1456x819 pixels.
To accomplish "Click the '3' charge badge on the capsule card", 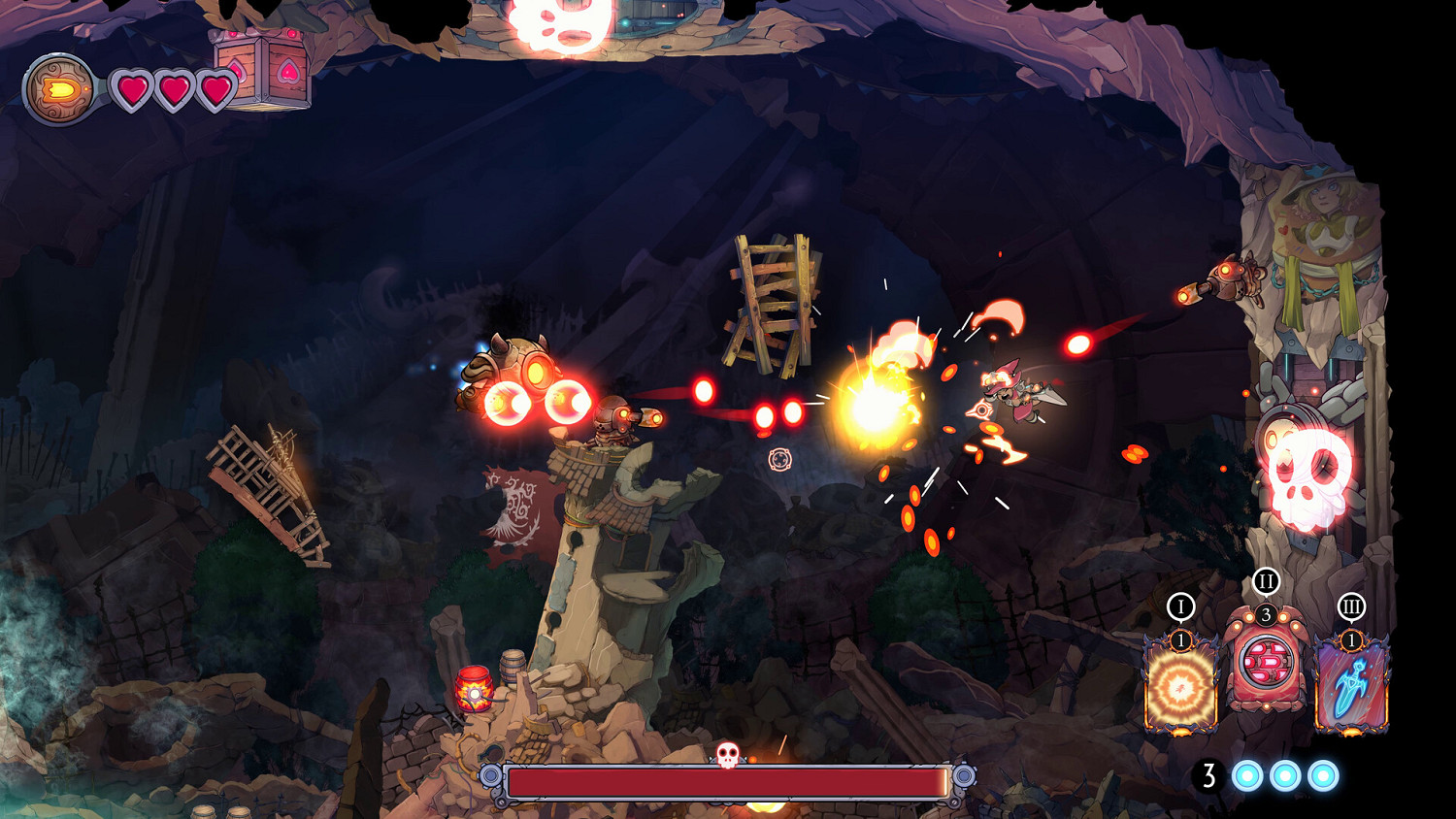I will [x=1265, y=613].
